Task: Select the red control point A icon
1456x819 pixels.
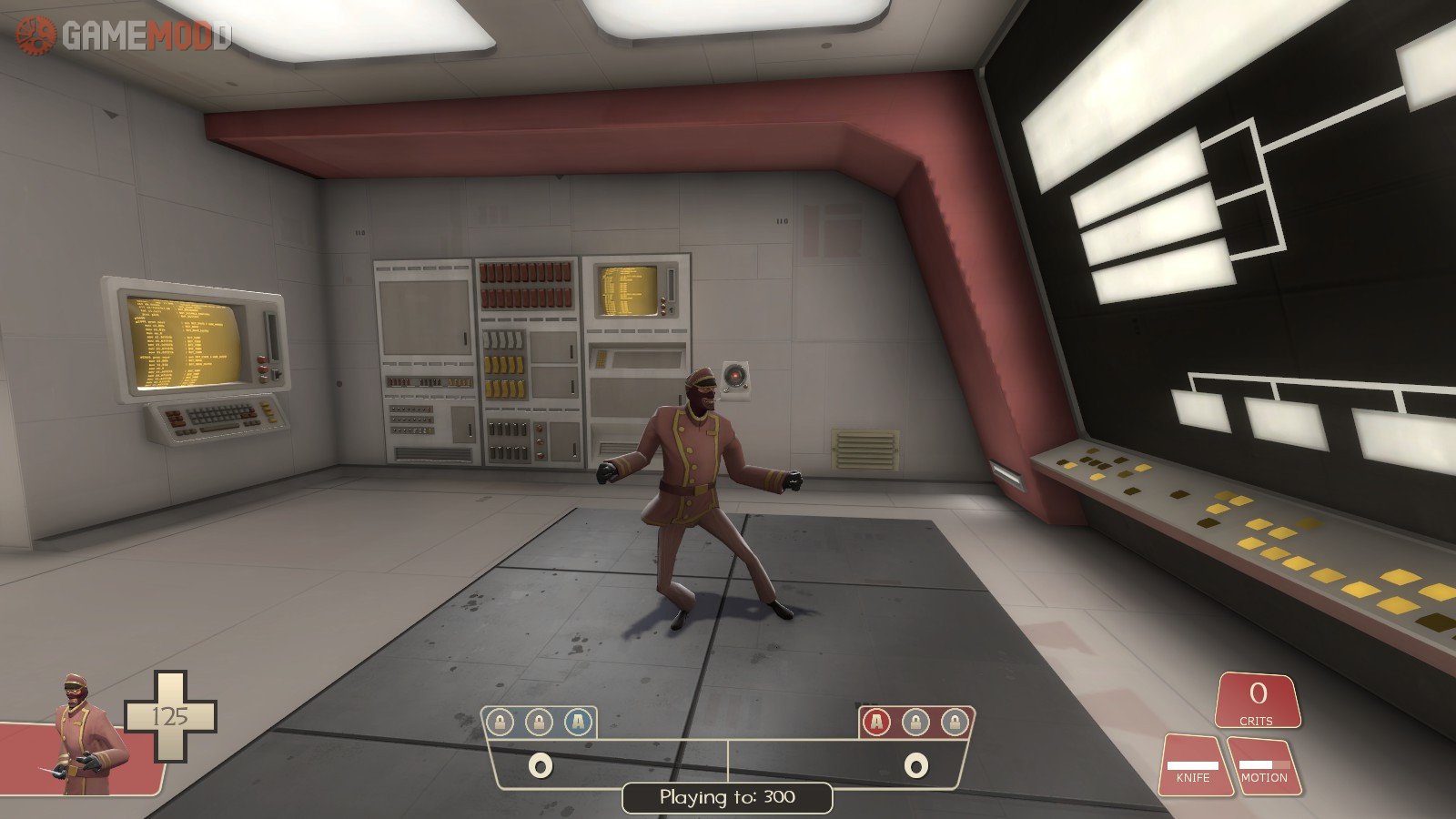Action: pos(876,723)
